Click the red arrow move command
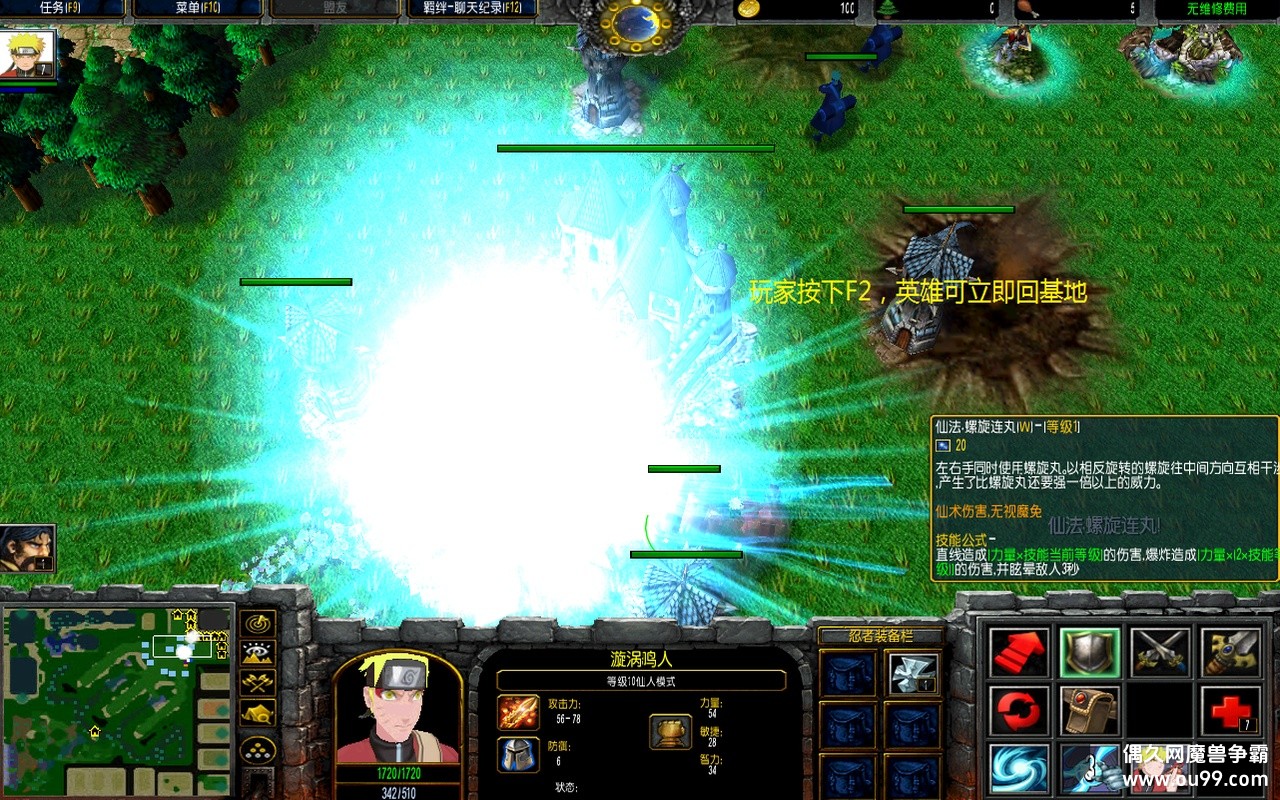1280x800 pixels. click(x=1020, y=653)
